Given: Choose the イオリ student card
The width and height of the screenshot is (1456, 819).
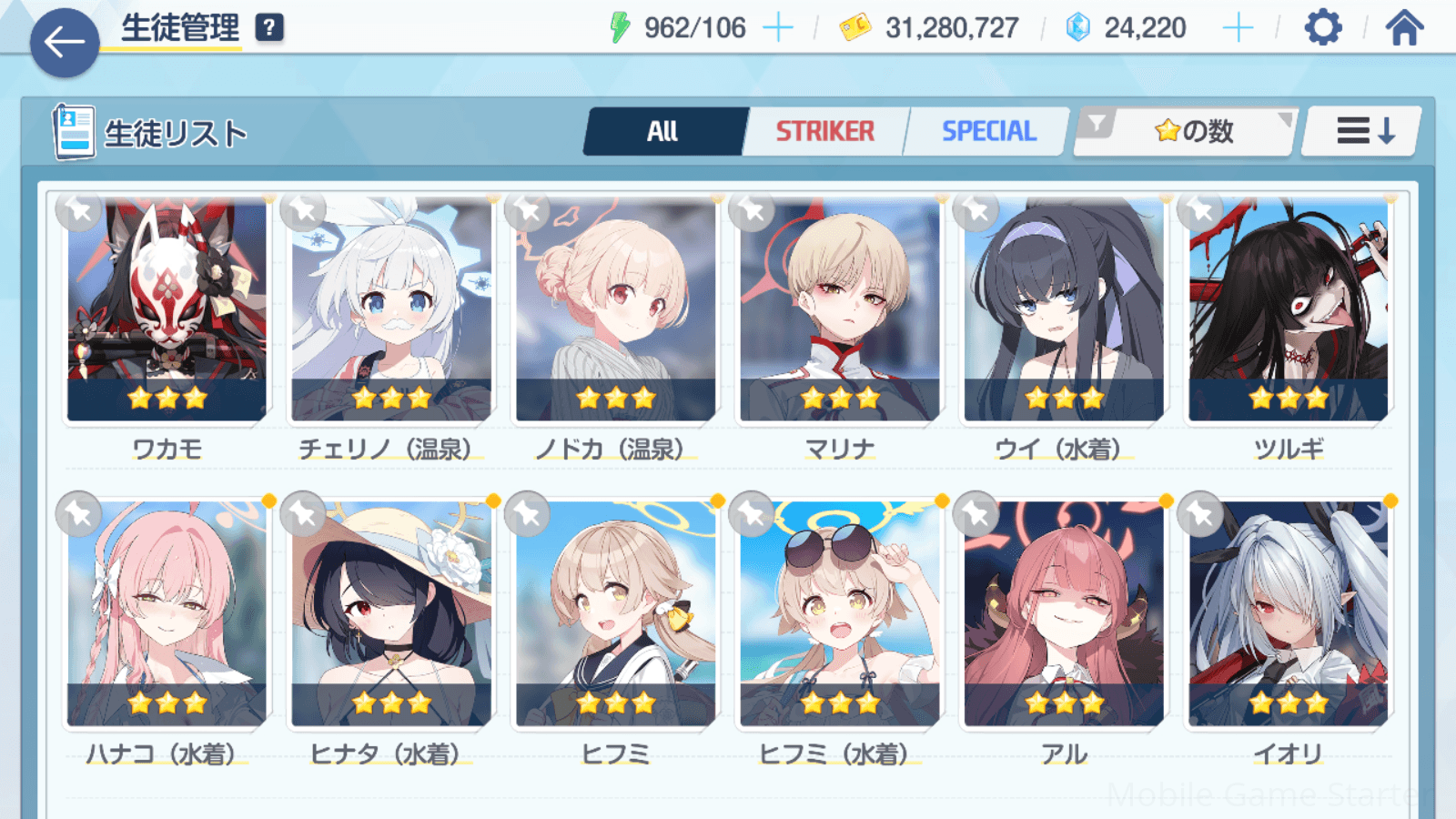Looking at the screenshot, I should [x=1289, y=614].
